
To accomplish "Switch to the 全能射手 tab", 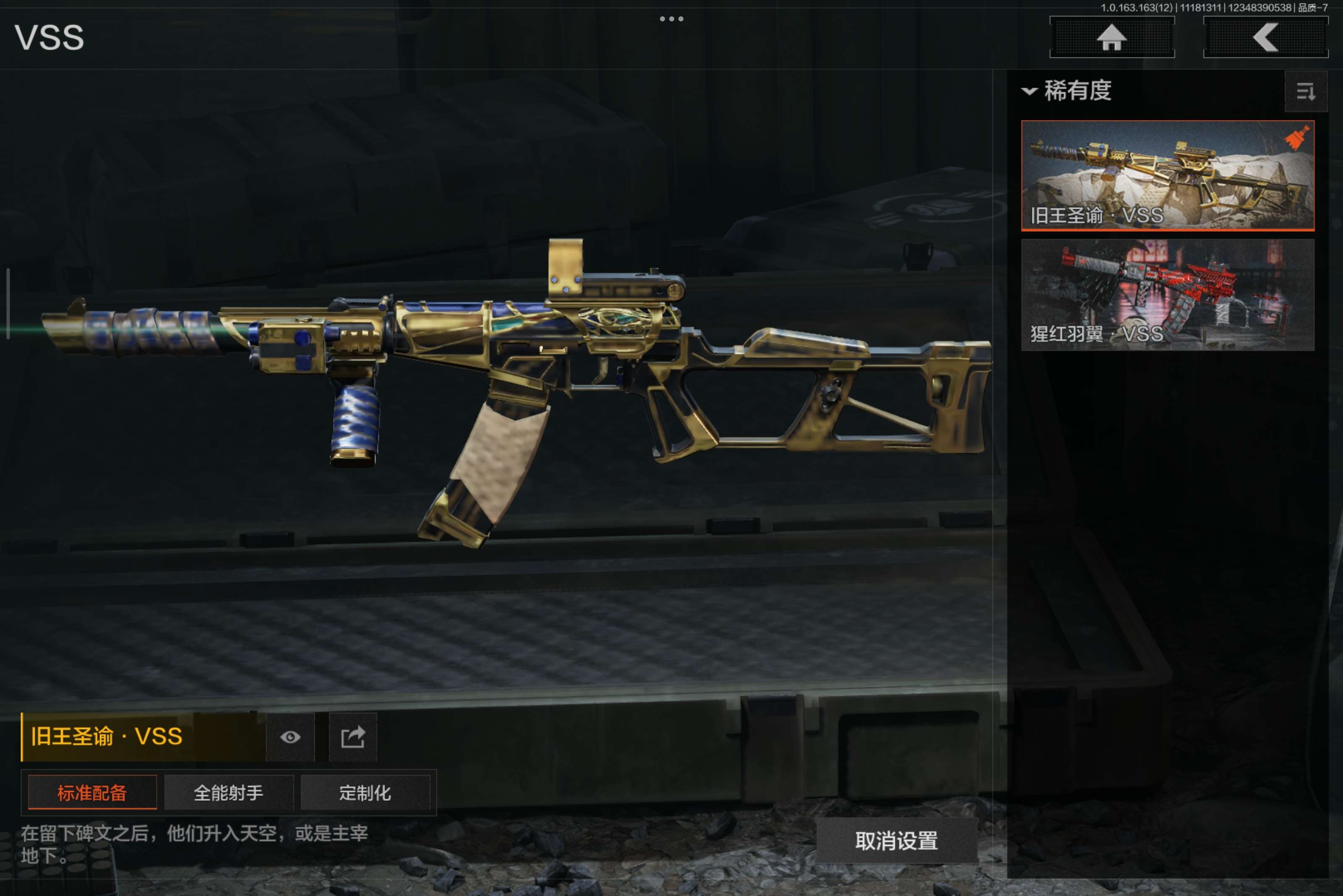I will pos(229,792).
